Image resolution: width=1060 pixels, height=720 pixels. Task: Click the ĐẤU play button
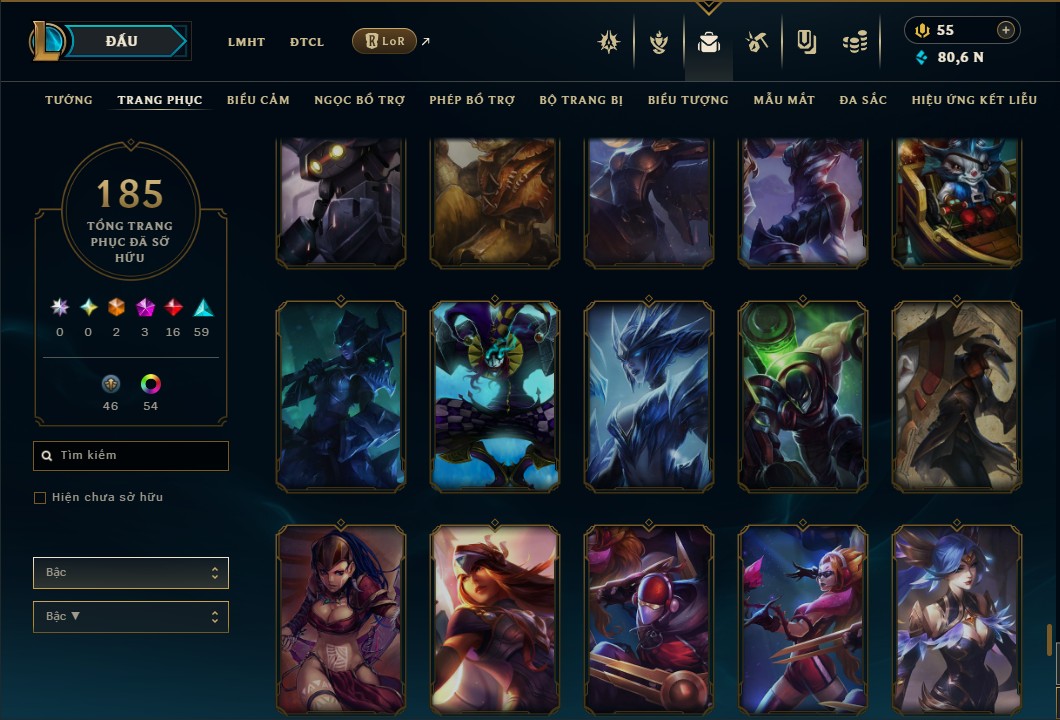(121, 41)
